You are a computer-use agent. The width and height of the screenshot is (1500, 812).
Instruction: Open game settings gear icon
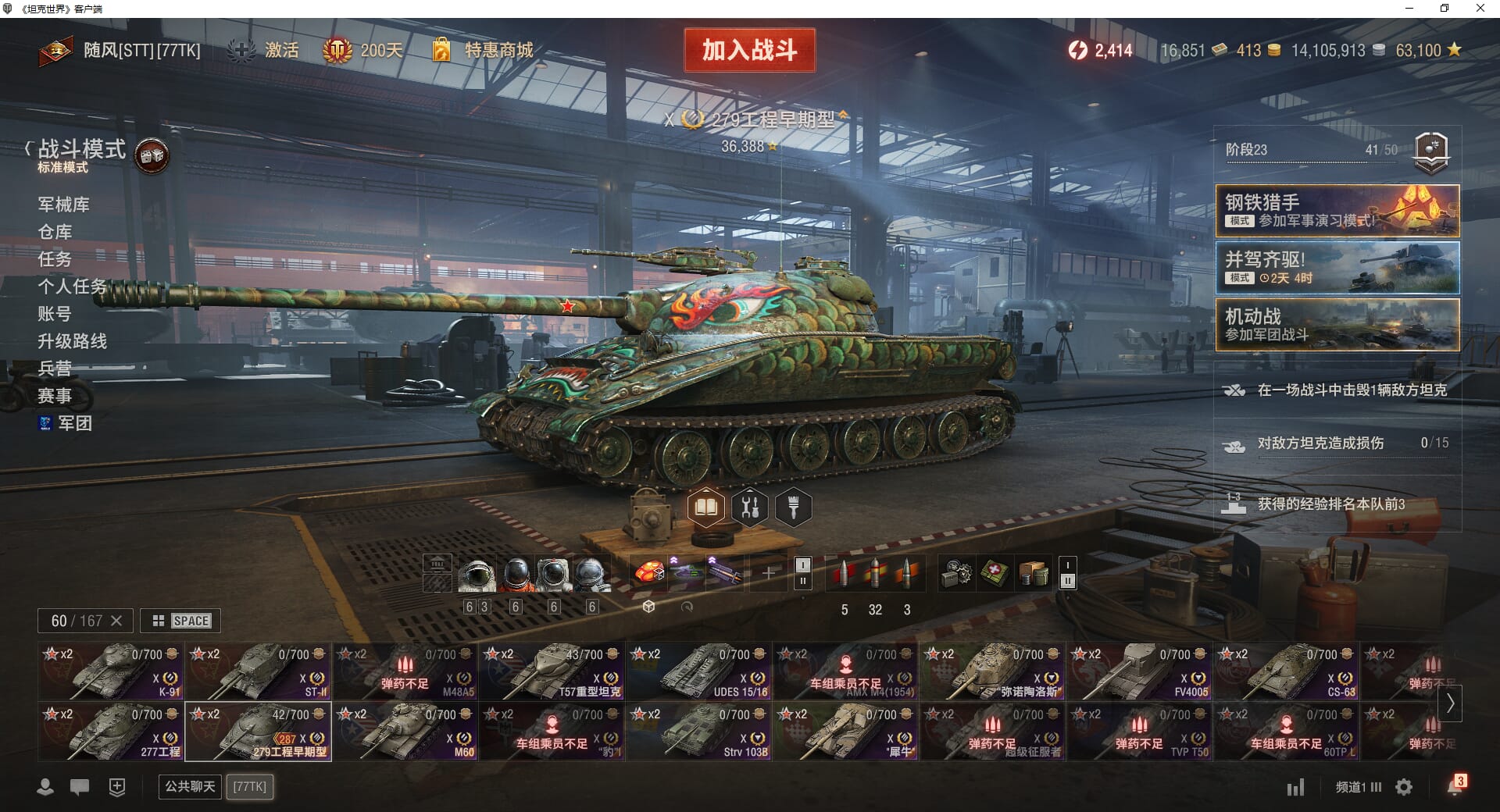click(1404, 787)
